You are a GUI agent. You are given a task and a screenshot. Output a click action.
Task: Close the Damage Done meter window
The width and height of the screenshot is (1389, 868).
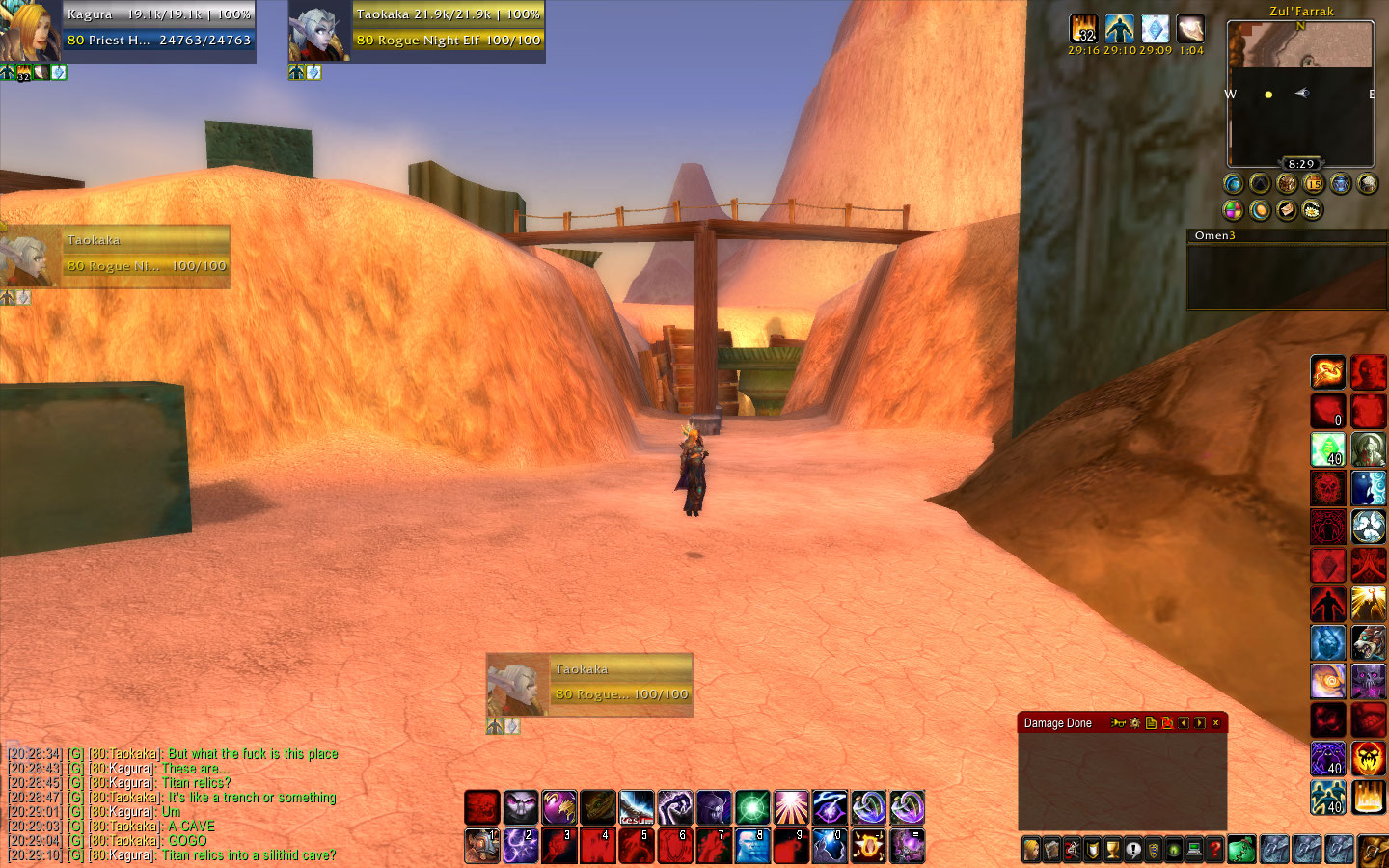[x=1215, y=723]
